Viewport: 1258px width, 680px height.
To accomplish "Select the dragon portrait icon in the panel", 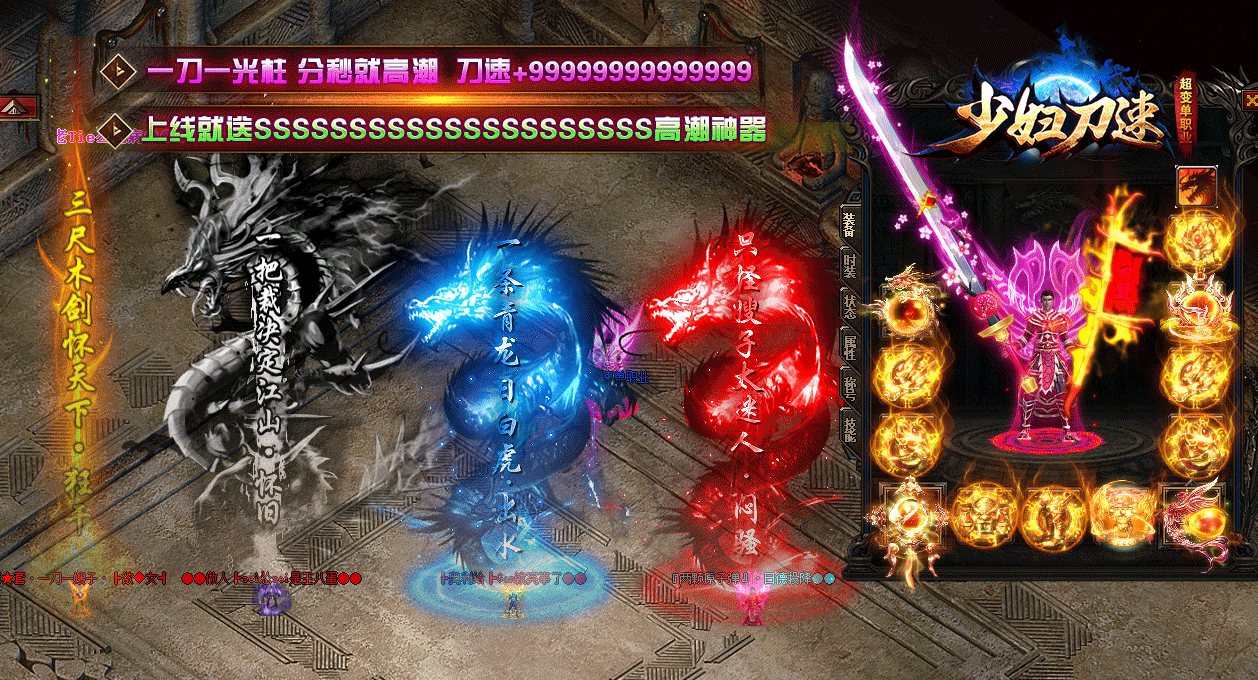I will [x=1196, y=186].
